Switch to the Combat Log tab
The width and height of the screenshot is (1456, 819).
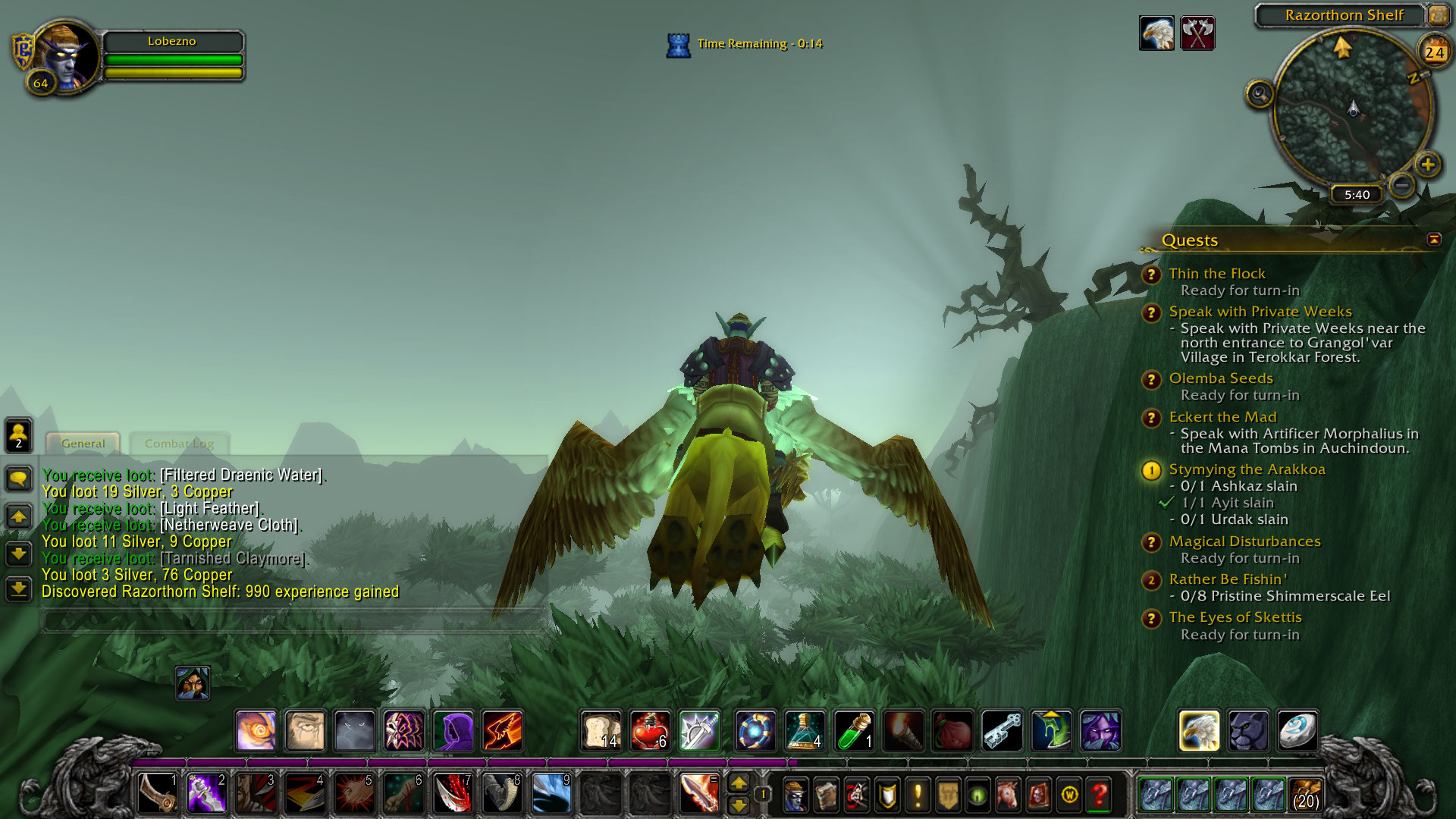point(179,444)
